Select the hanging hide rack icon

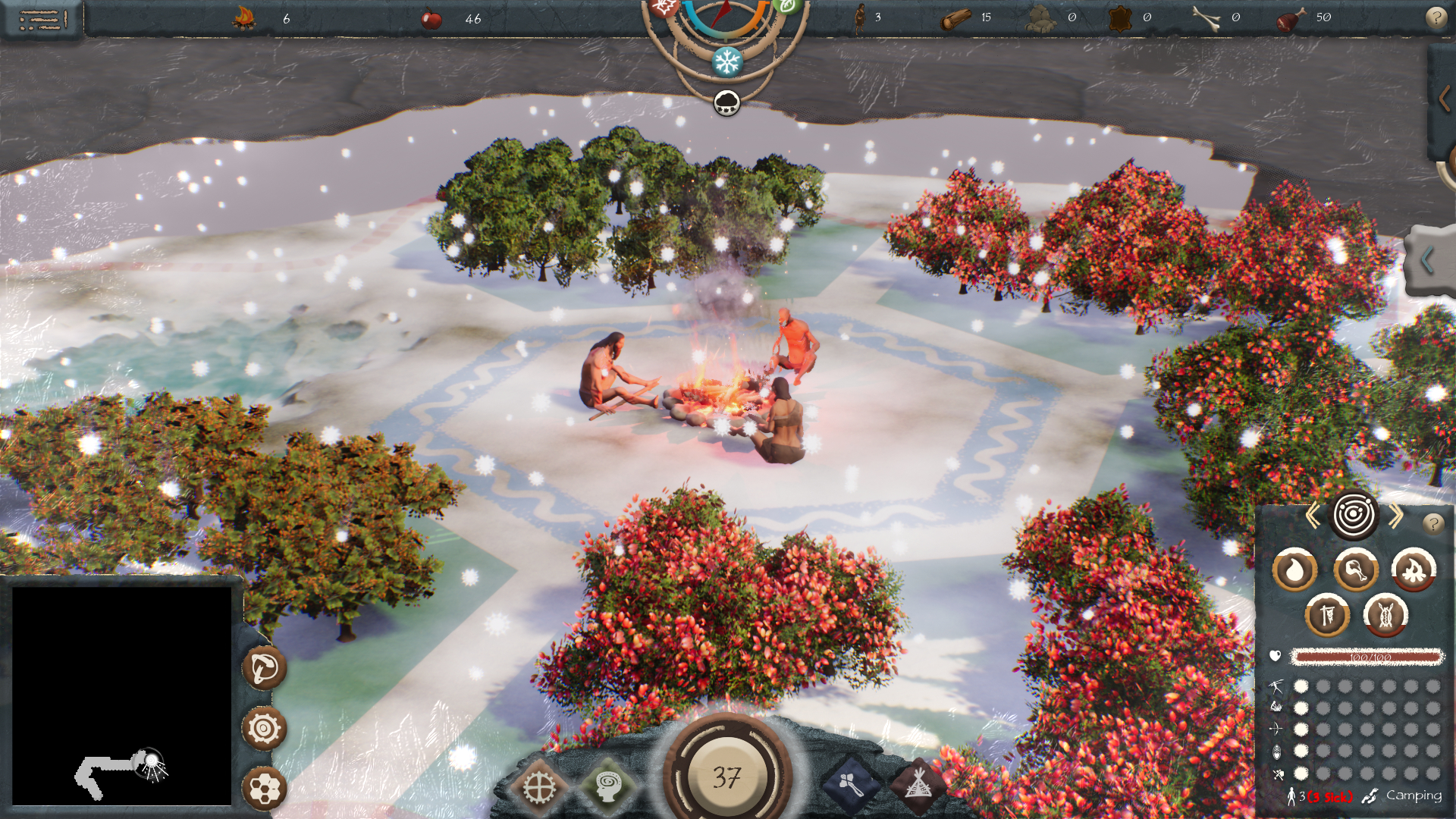tap(1326, 615)
